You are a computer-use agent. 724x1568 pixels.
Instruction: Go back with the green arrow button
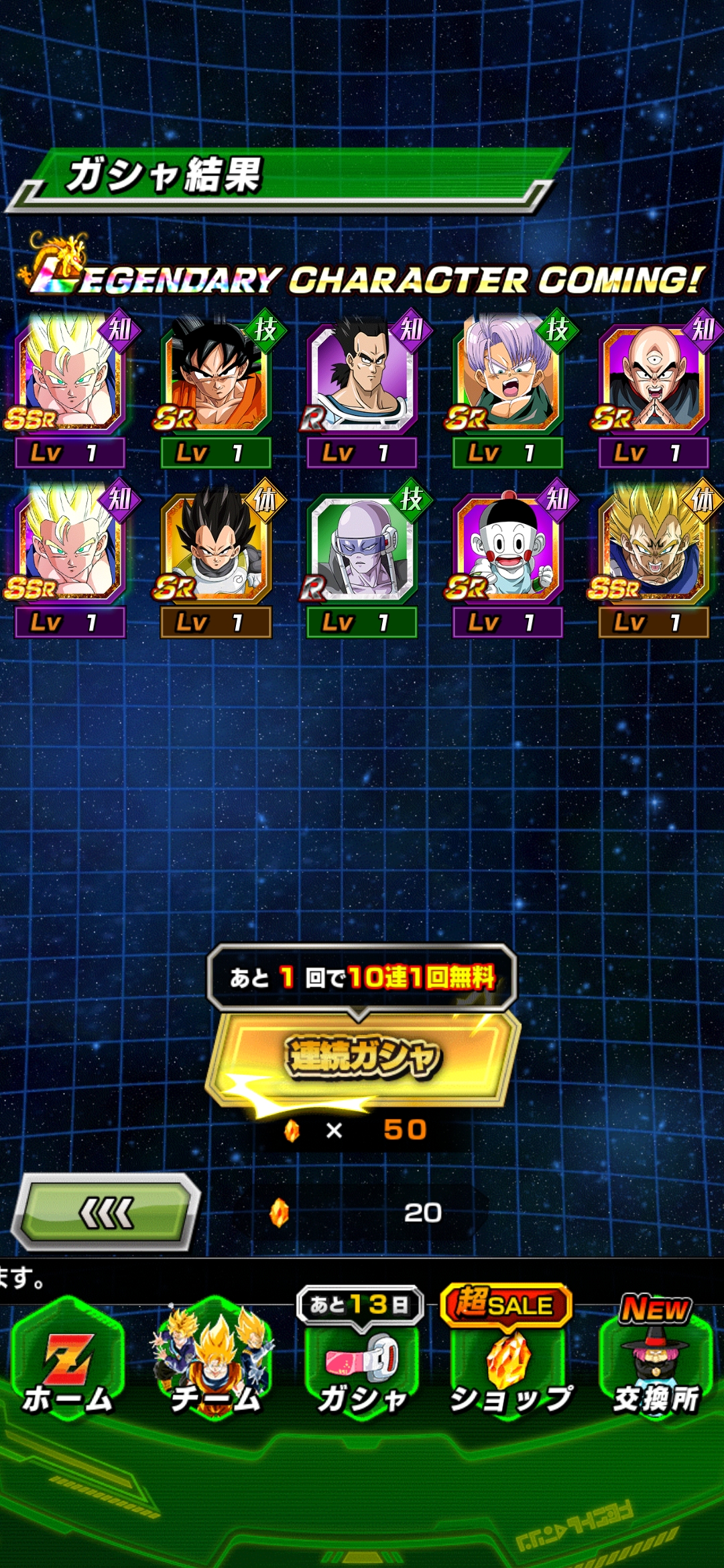click(x=107, y=1213)
